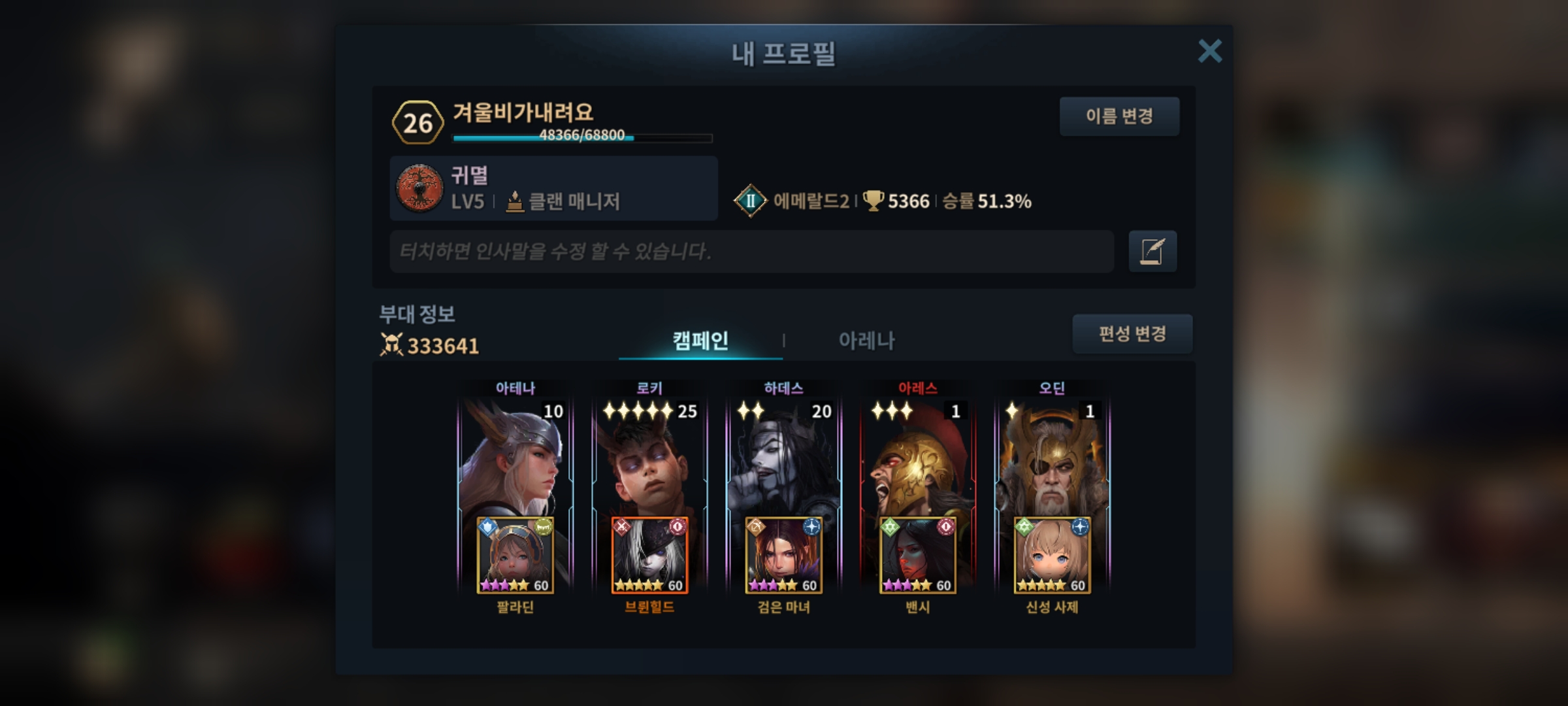Pick the 아레스 commander card
The width and height of the screenshot is (1568, 706).
[x=917, y=458]
